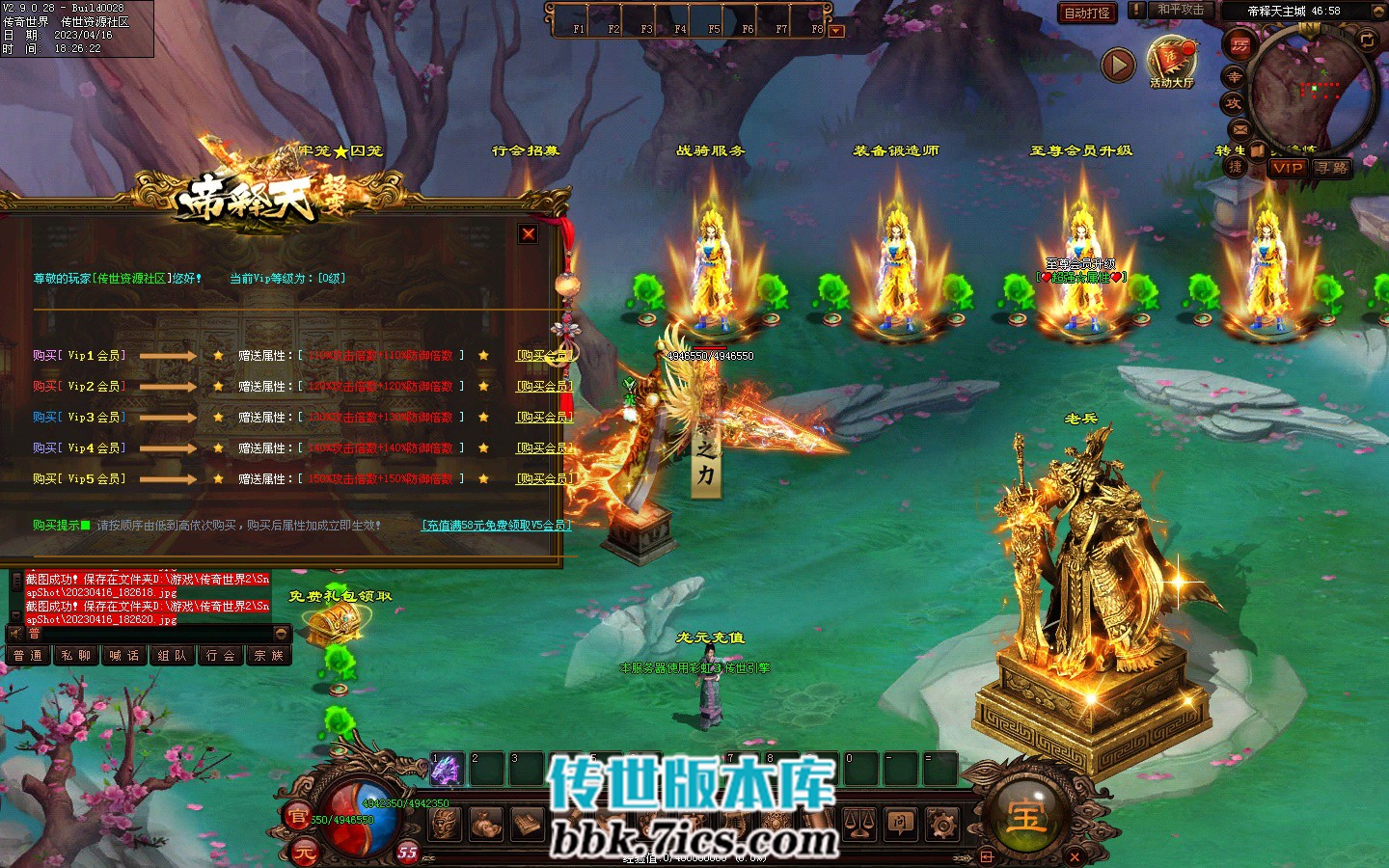
Task: Switch chat to 行会 guild channel
Action: [222, 656]
